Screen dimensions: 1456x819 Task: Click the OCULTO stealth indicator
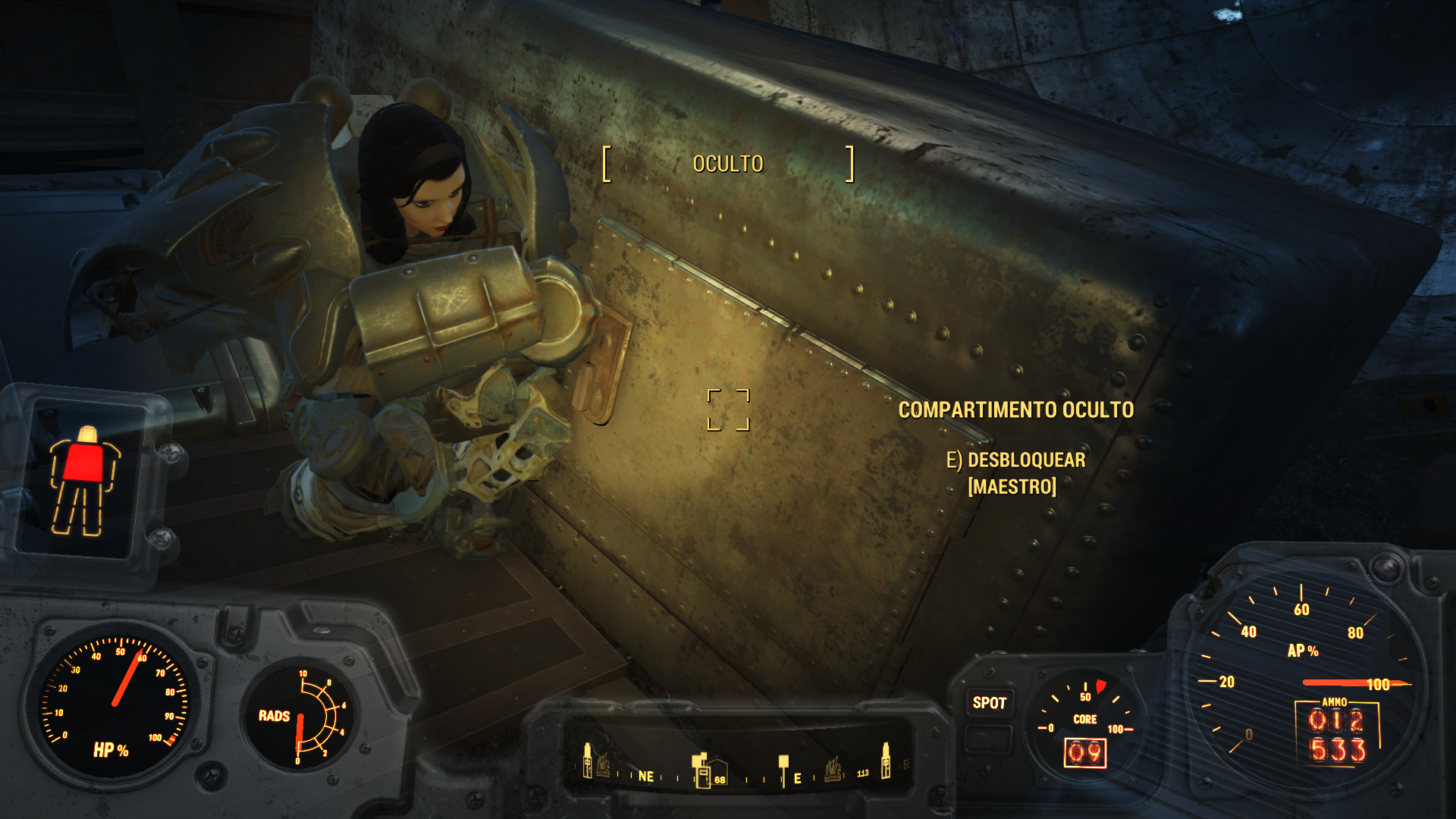click(728, 164)
